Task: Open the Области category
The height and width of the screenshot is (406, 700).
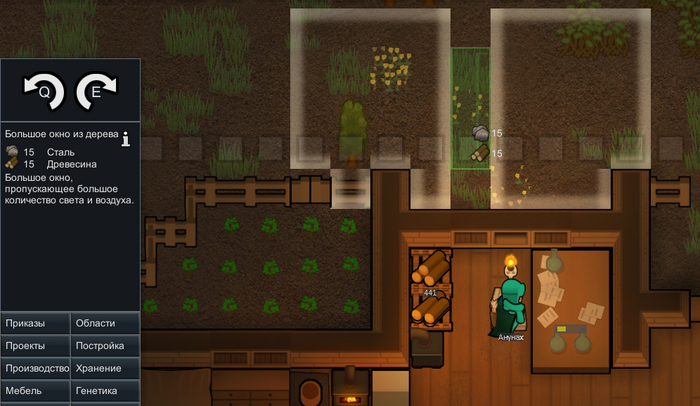Action: [x=105, y=323]
